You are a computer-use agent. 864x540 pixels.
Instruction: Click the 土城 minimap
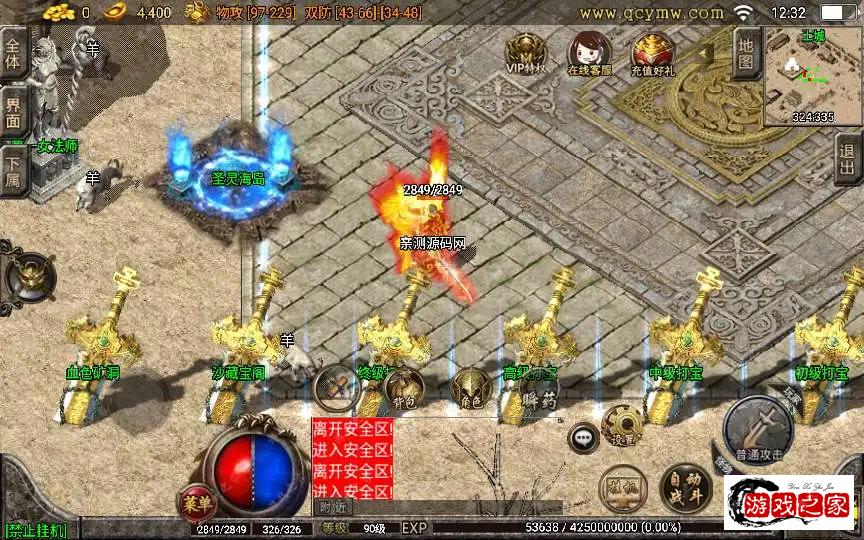click(808, 75)
